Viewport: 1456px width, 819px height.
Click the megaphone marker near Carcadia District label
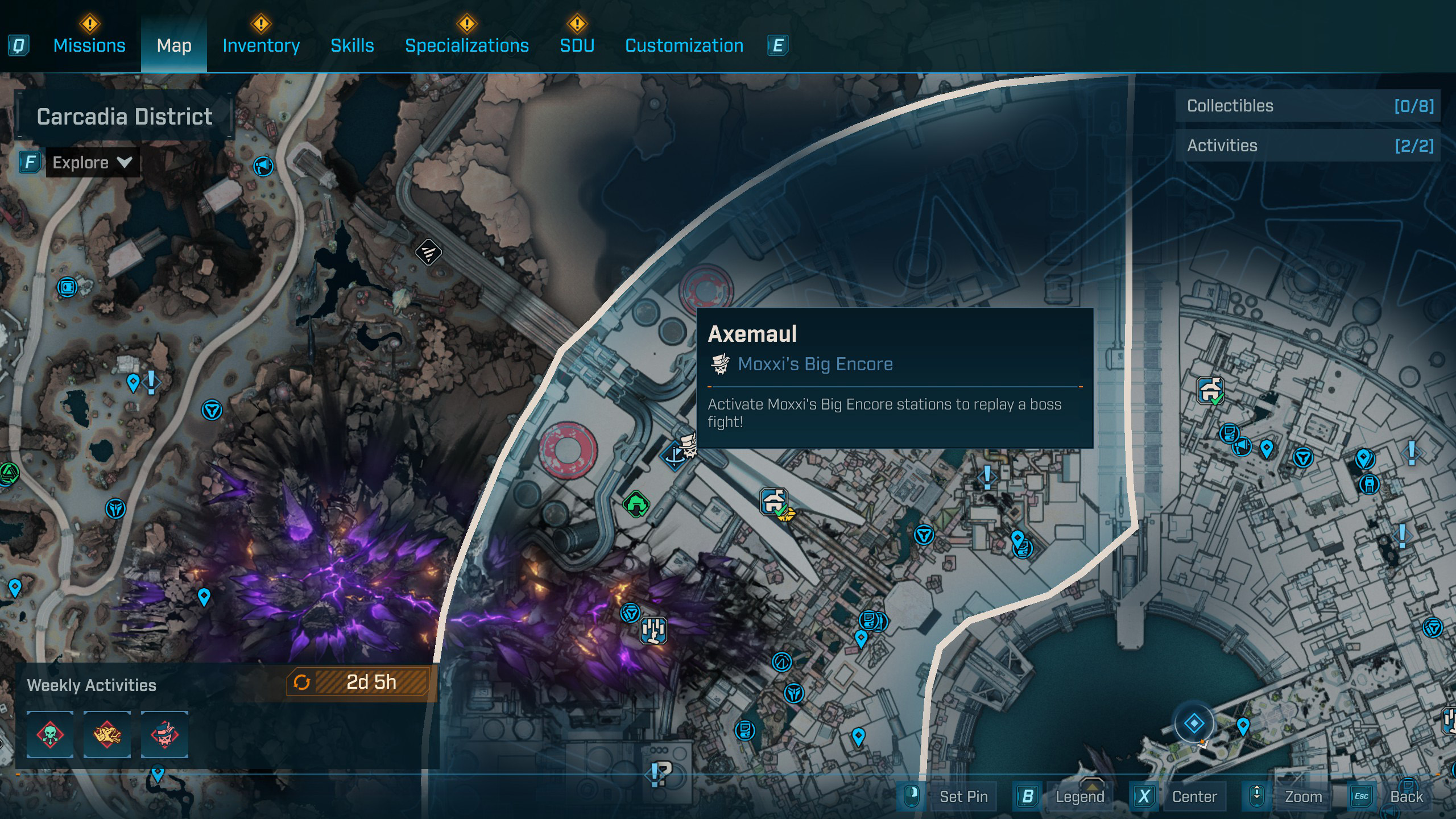[263, 166]
